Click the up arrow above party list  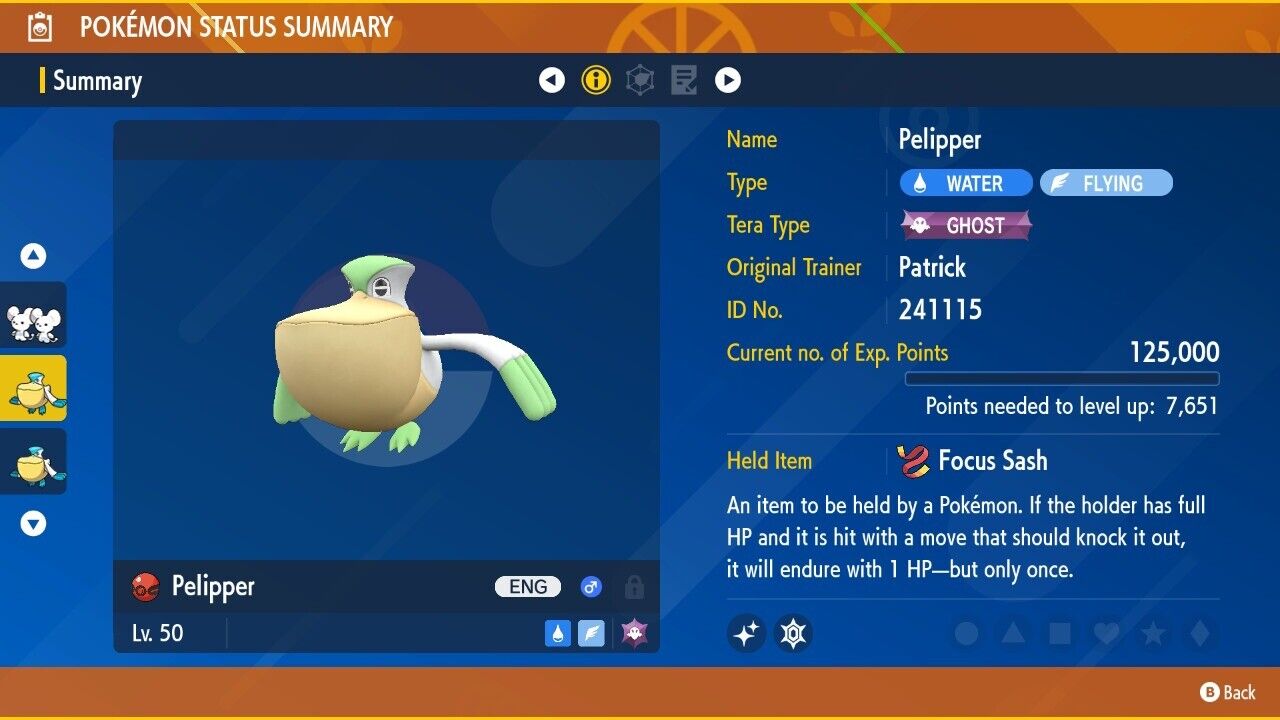pos(33,257)
